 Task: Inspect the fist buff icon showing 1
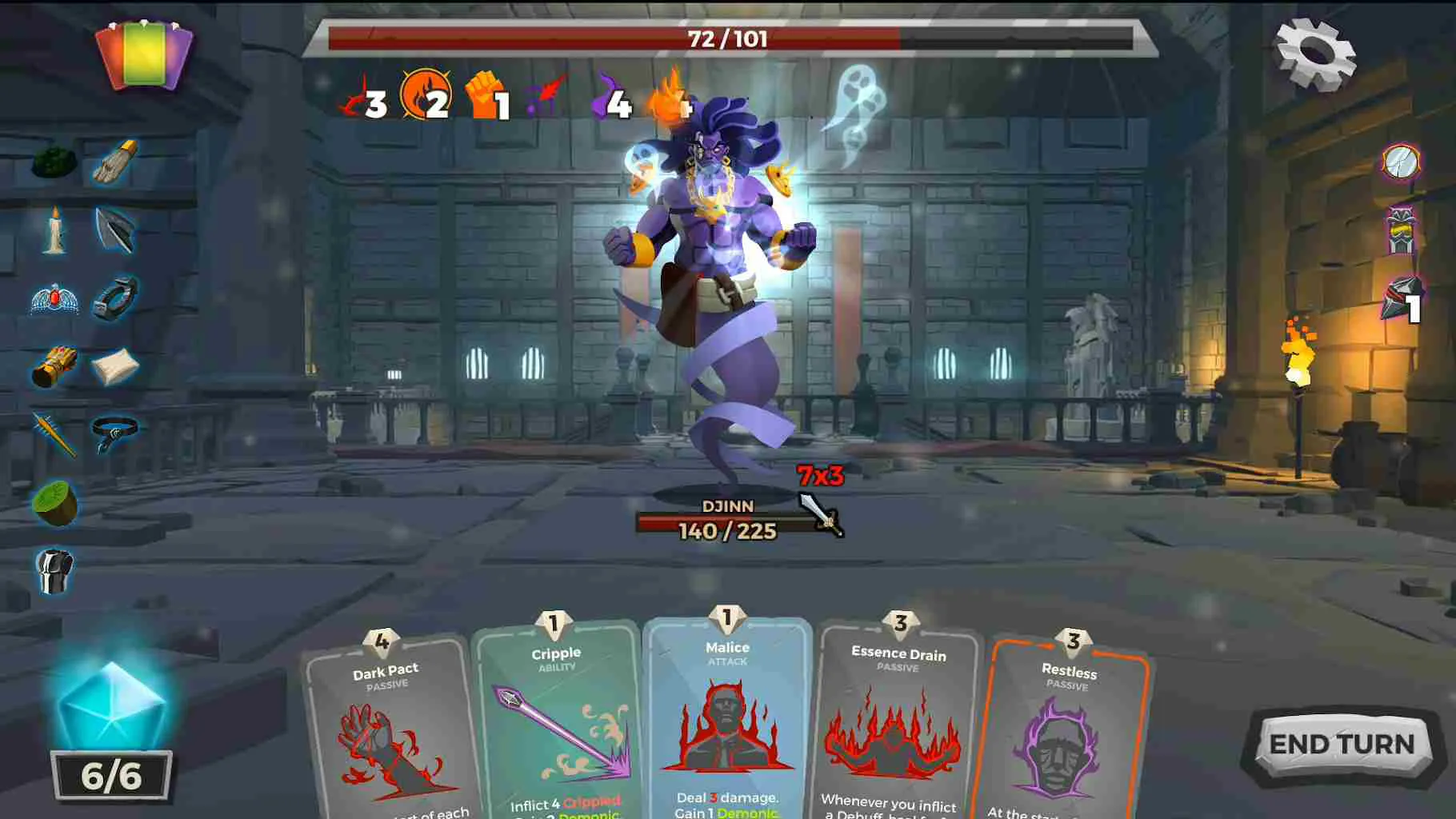[486, 100]
